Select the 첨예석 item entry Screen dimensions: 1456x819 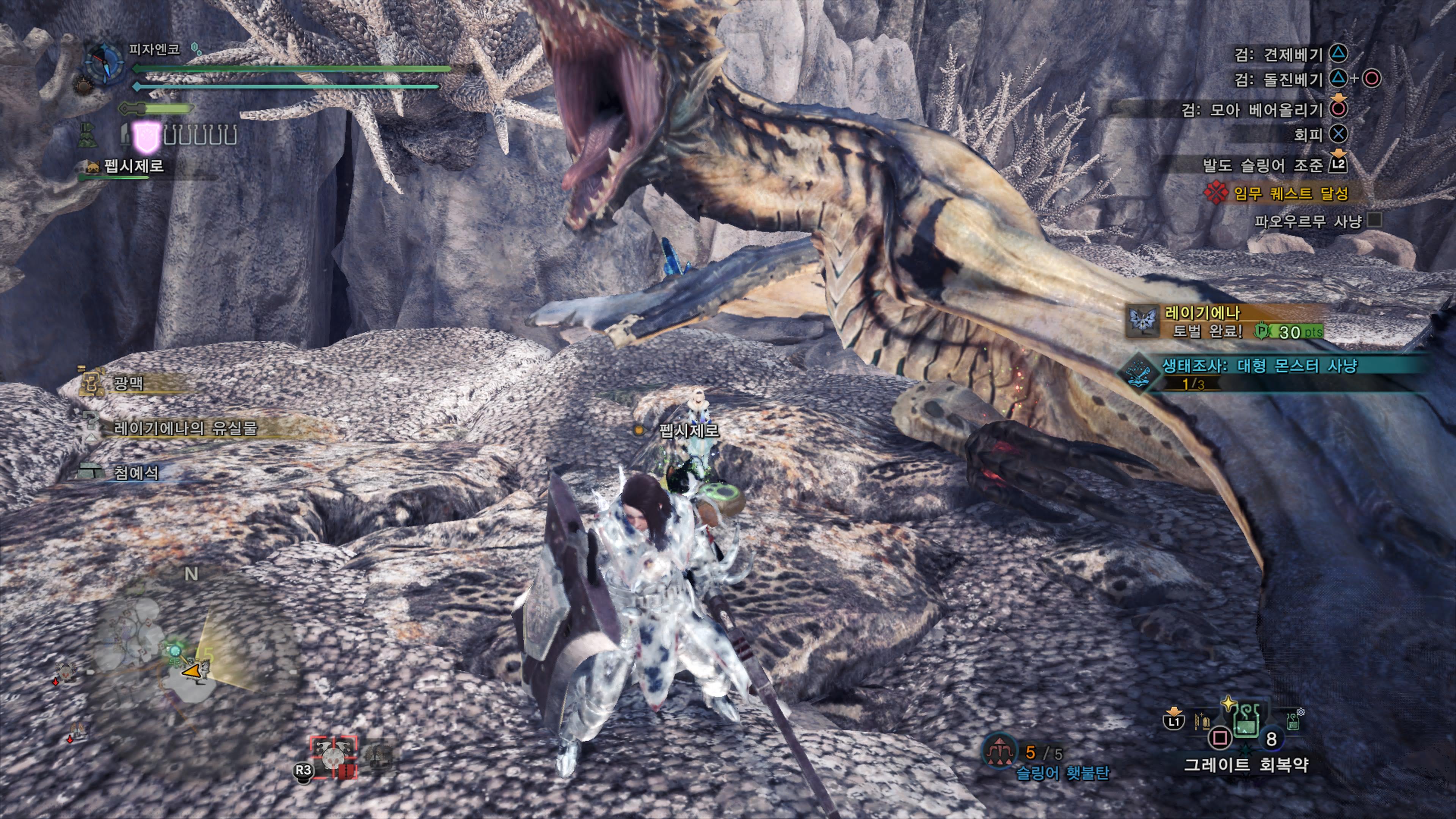[x=136, y=472]
